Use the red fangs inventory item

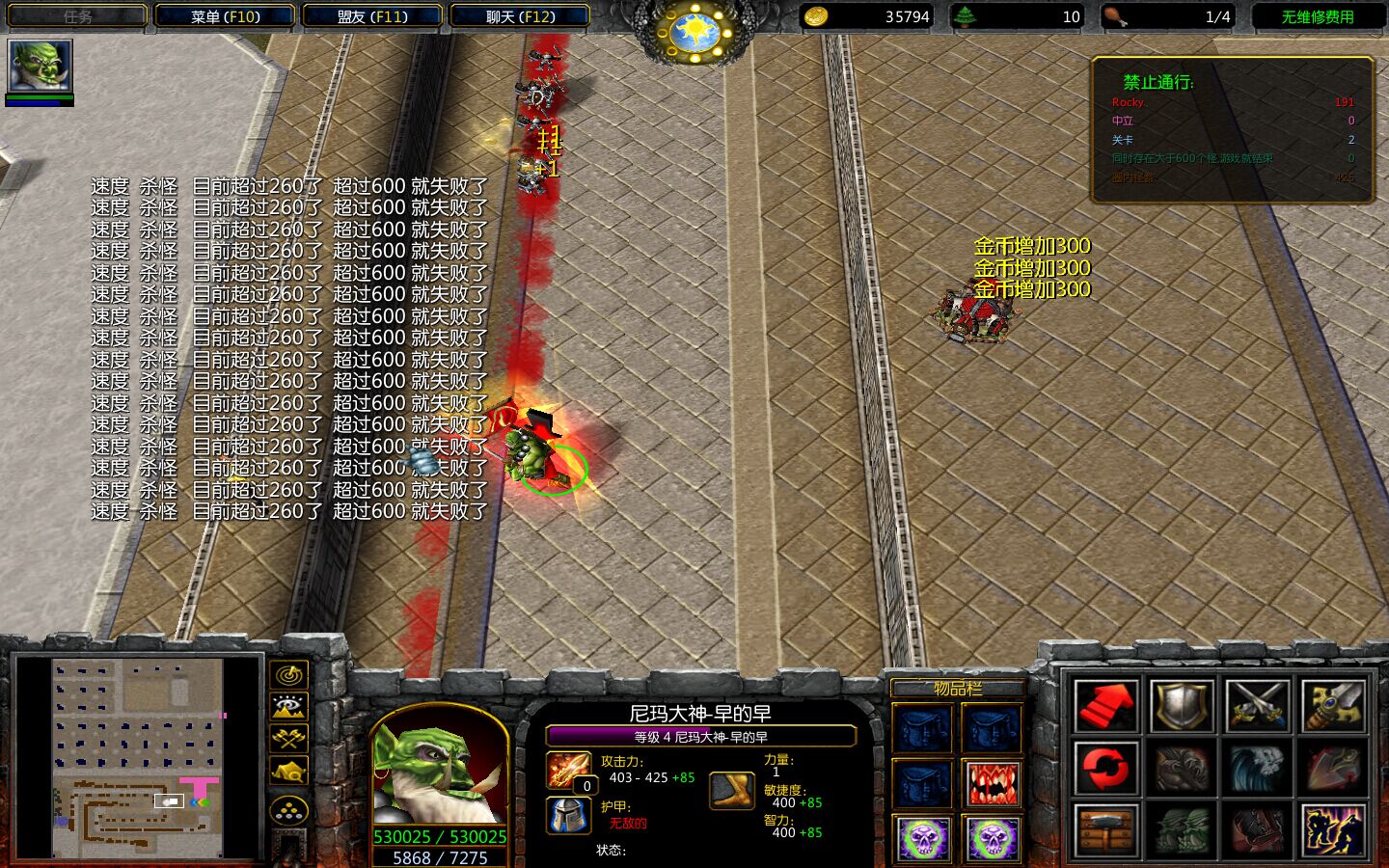992,782
